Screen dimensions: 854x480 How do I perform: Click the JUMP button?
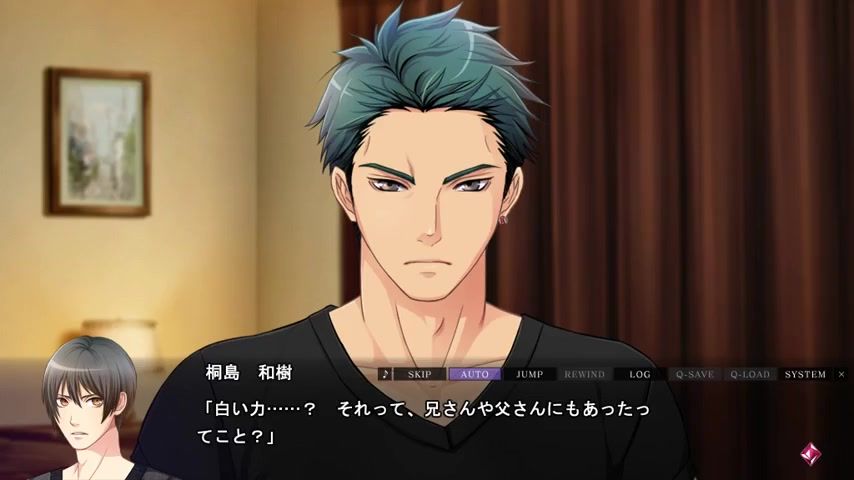[x=529, y=374]
